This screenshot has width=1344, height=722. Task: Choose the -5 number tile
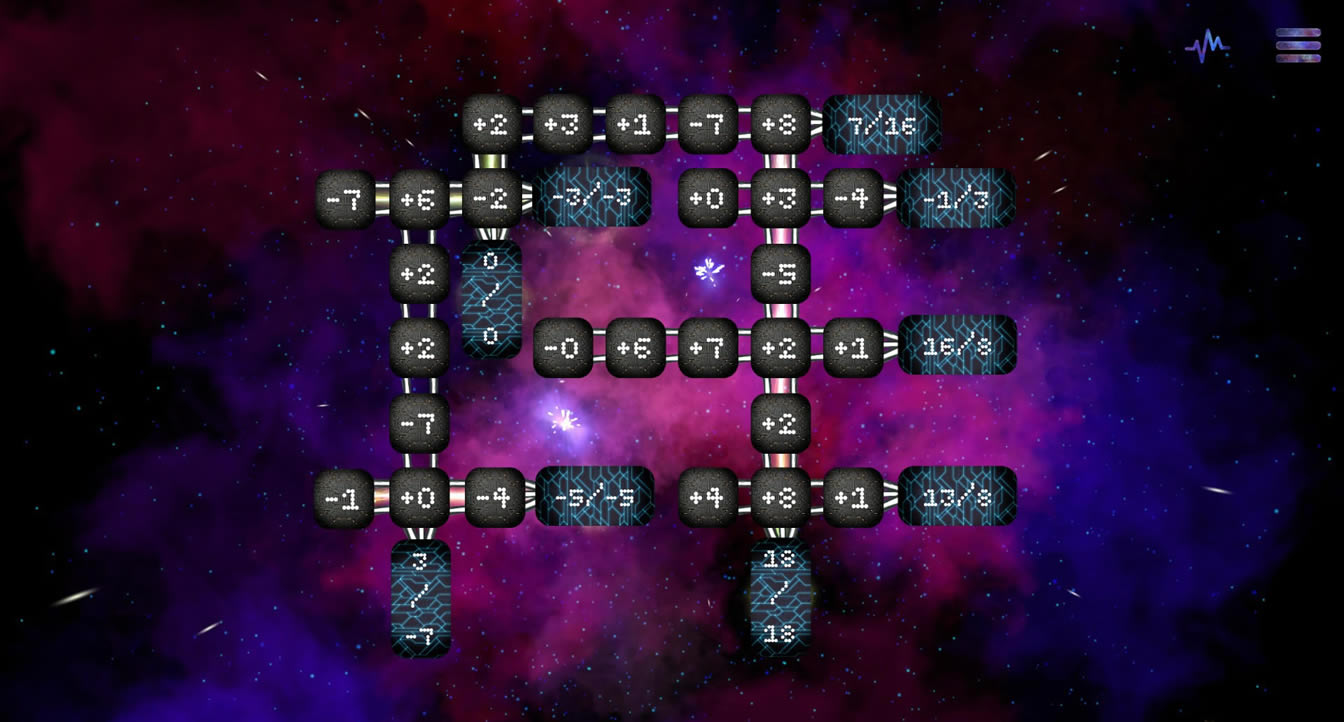780,273
